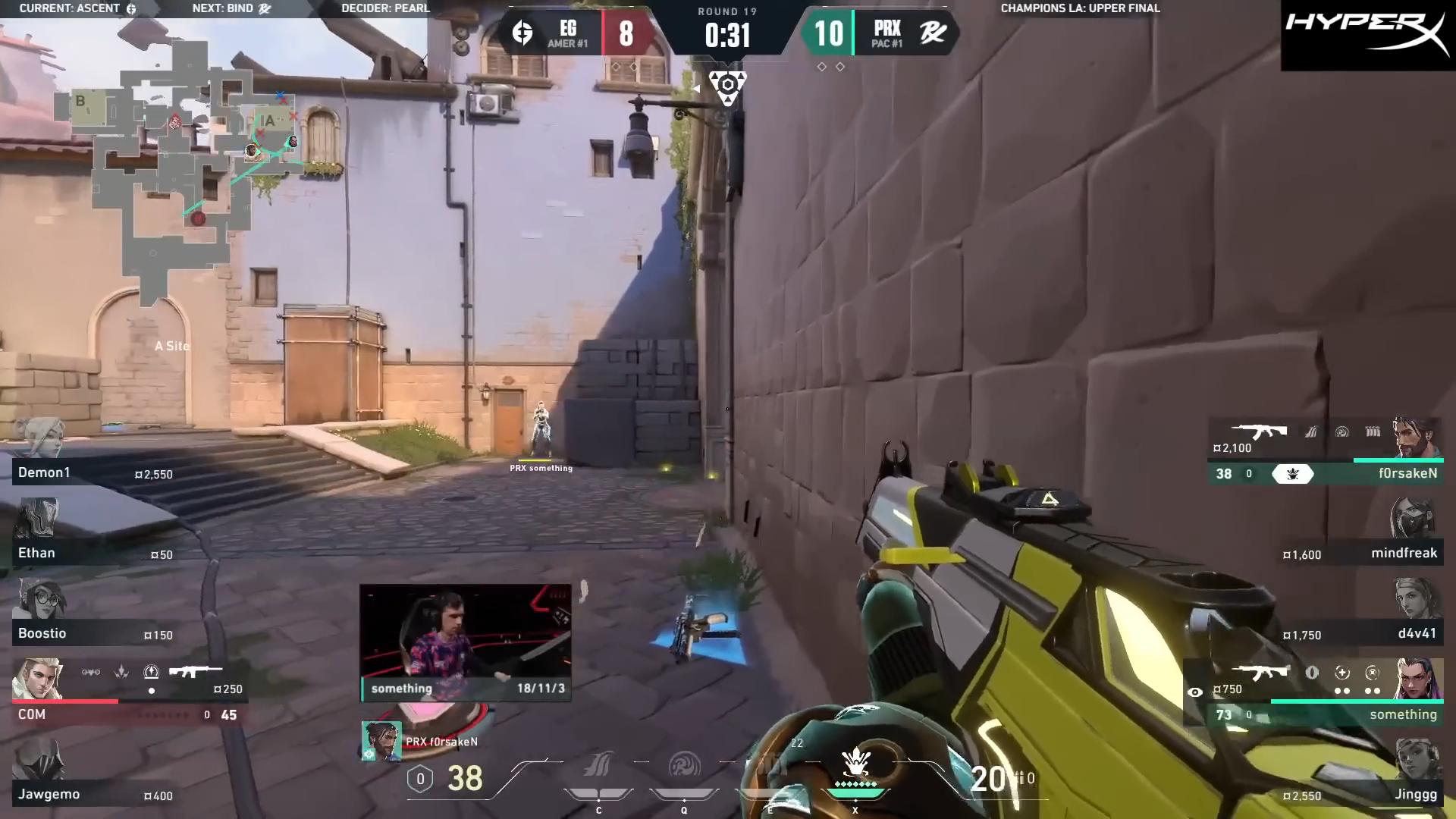Select f0rsakeN's player card
This screenshot has width=1456, height=819.
1327,455
